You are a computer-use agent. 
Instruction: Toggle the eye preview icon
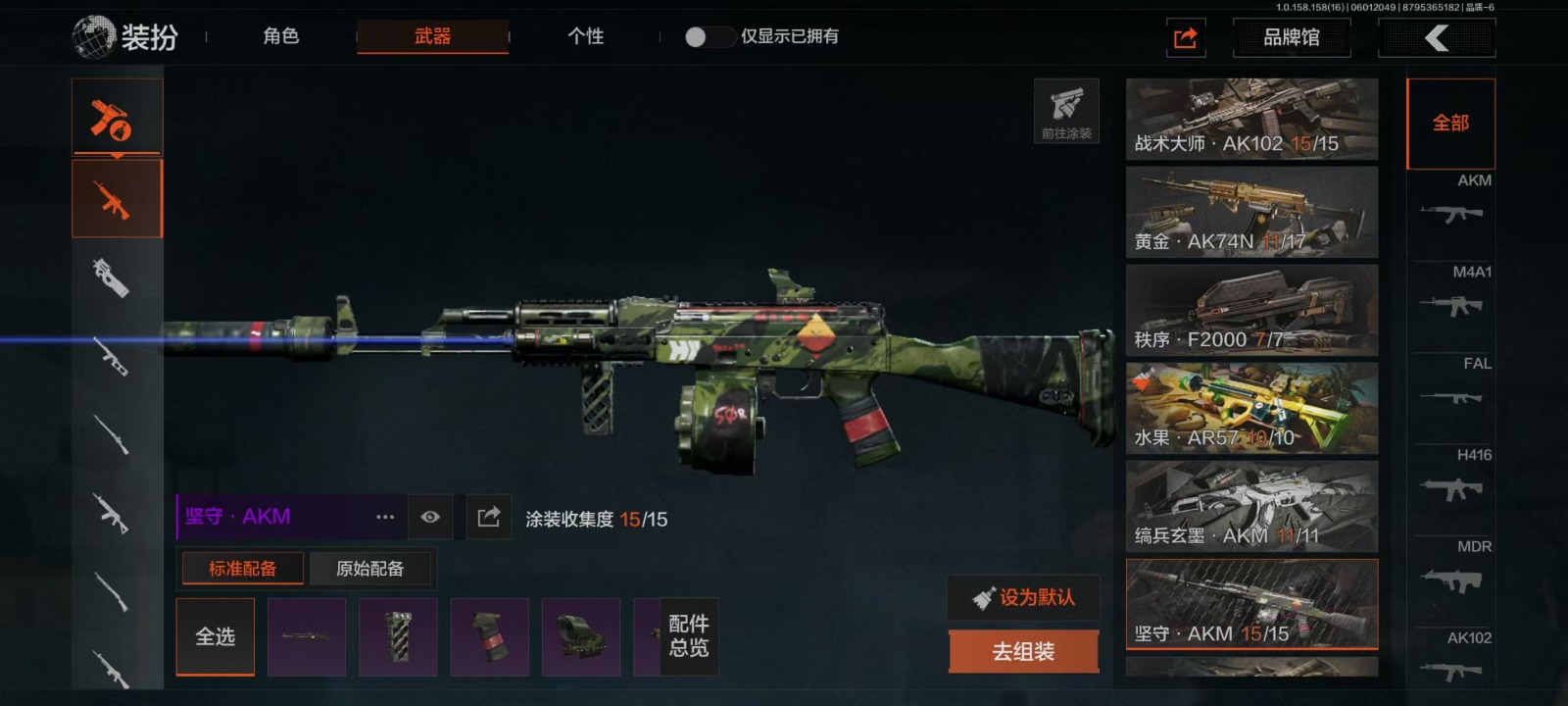click(430, 517)
